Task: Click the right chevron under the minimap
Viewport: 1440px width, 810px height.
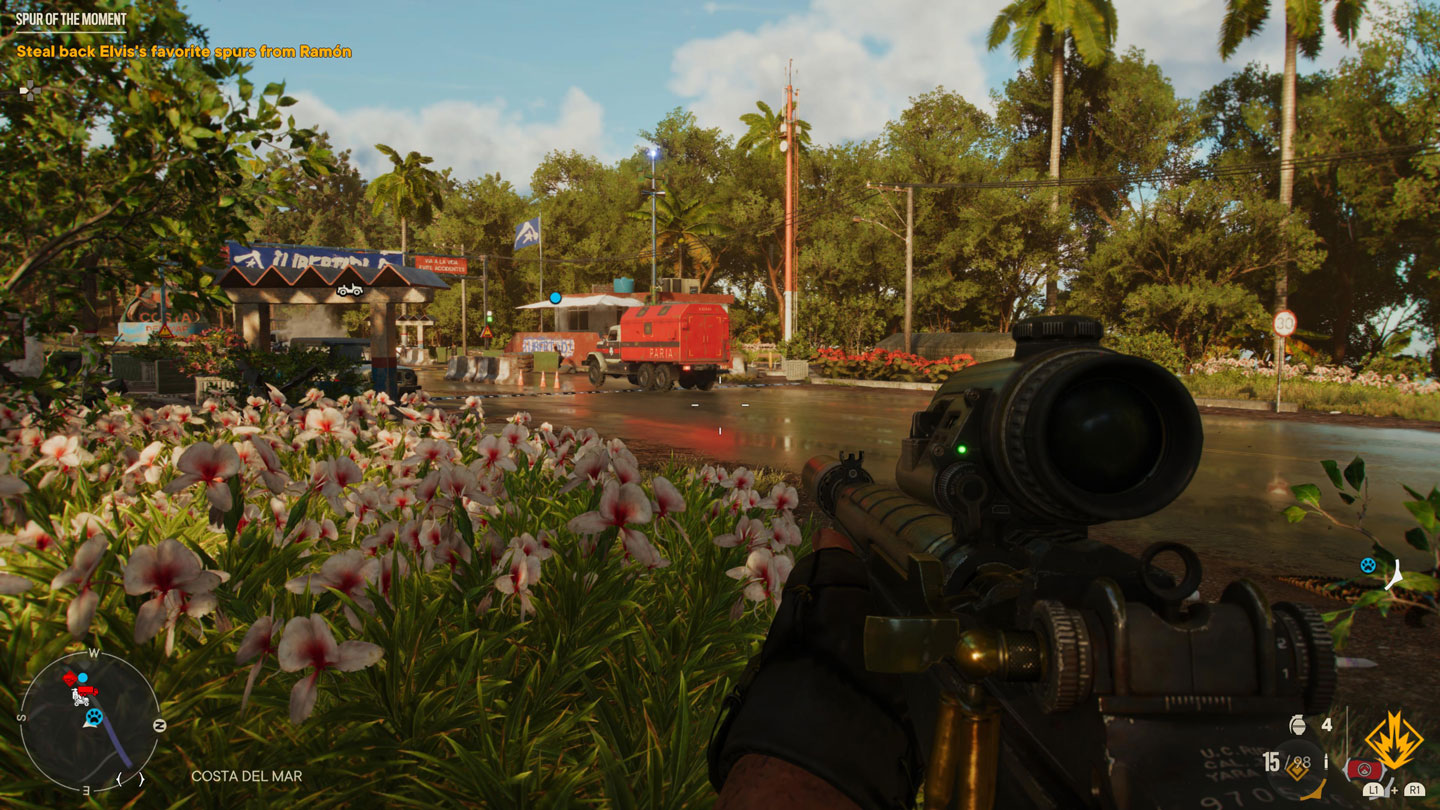Action: (141, 779)
